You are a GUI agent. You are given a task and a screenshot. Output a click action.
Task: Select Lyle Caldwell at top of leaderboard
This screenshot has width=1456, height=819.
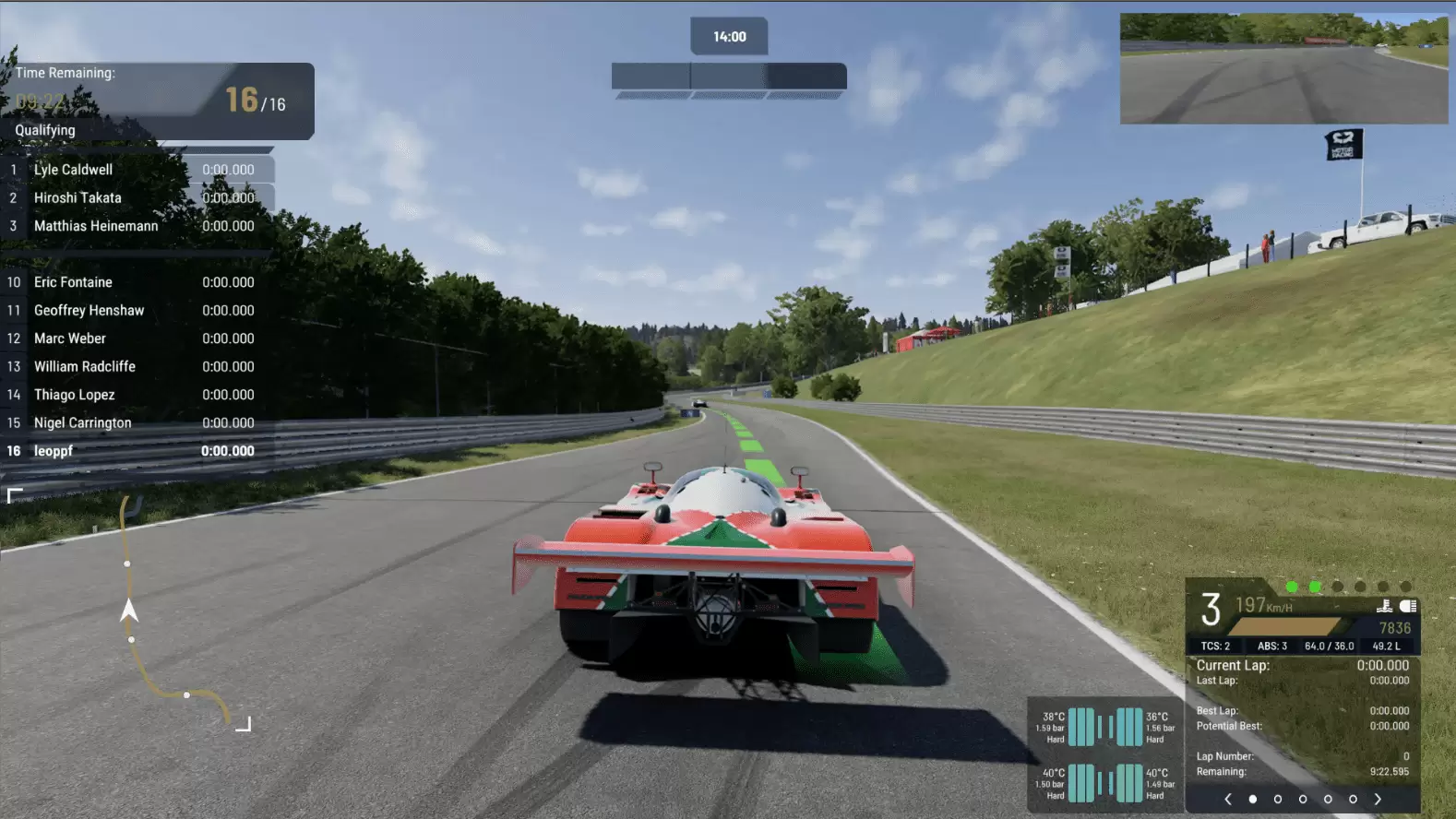pyautogui.click(x=74, y=170)
